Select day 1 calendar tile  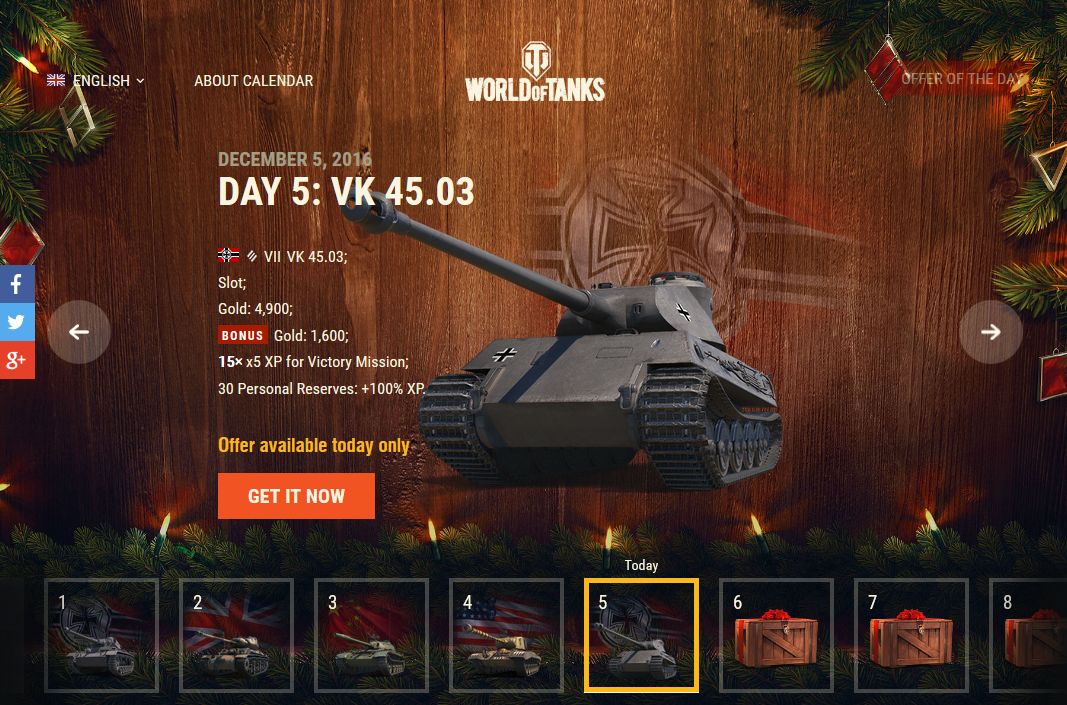coord(101,635)
